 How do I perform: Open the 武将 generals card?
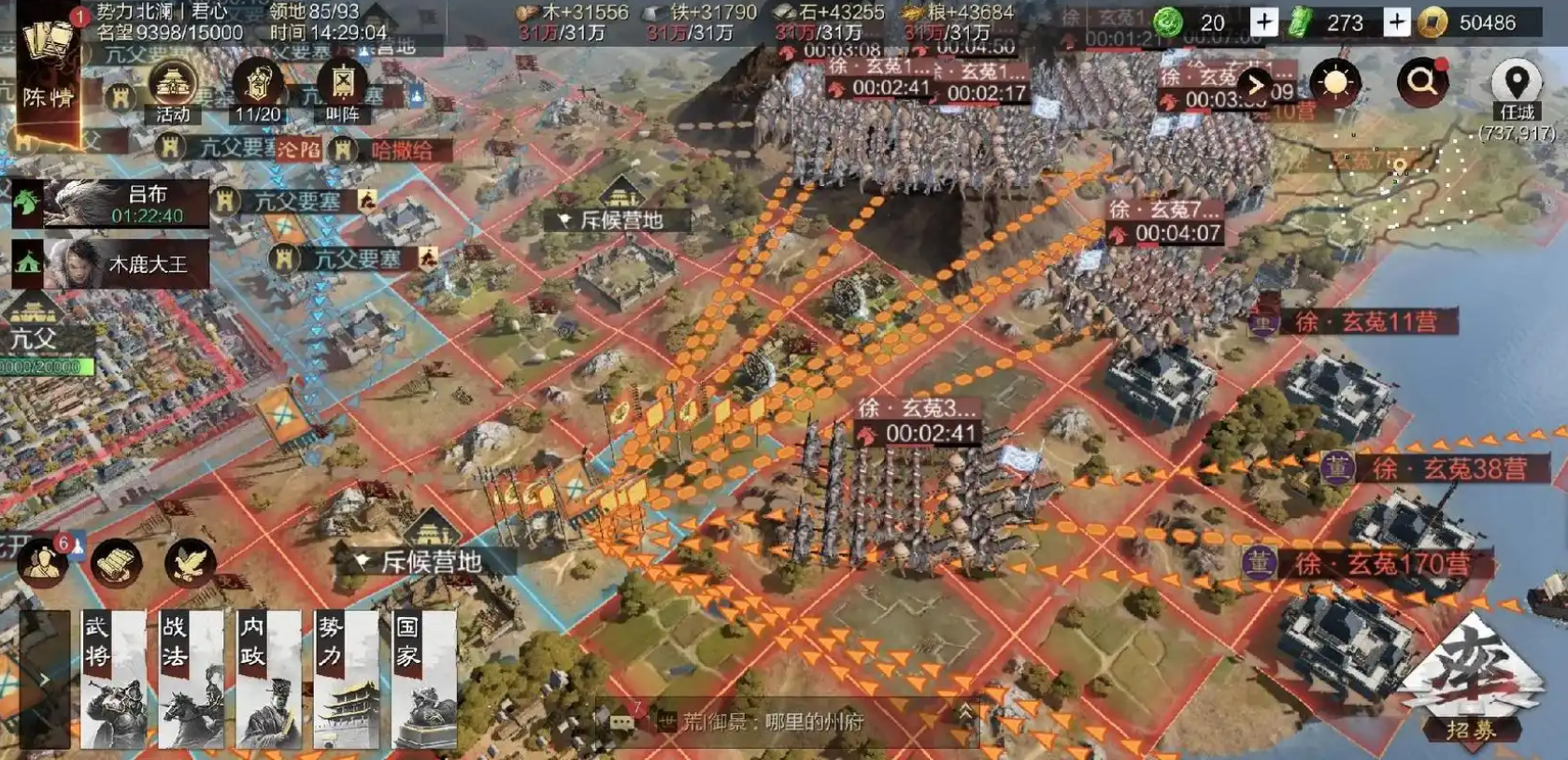pos(113,680)
